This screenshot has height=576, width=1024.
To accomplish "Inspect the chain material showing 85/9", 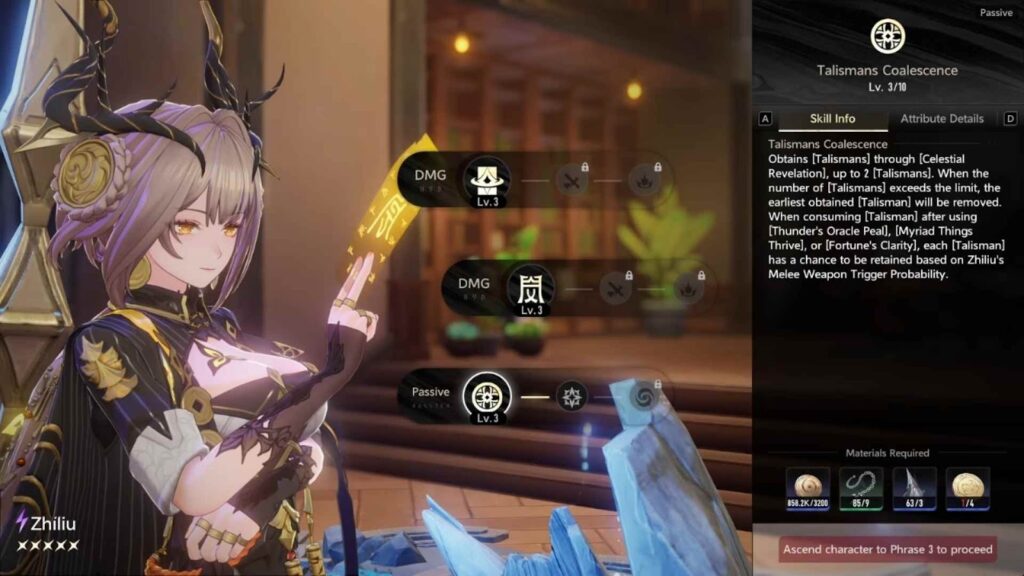I will (861, 489).
